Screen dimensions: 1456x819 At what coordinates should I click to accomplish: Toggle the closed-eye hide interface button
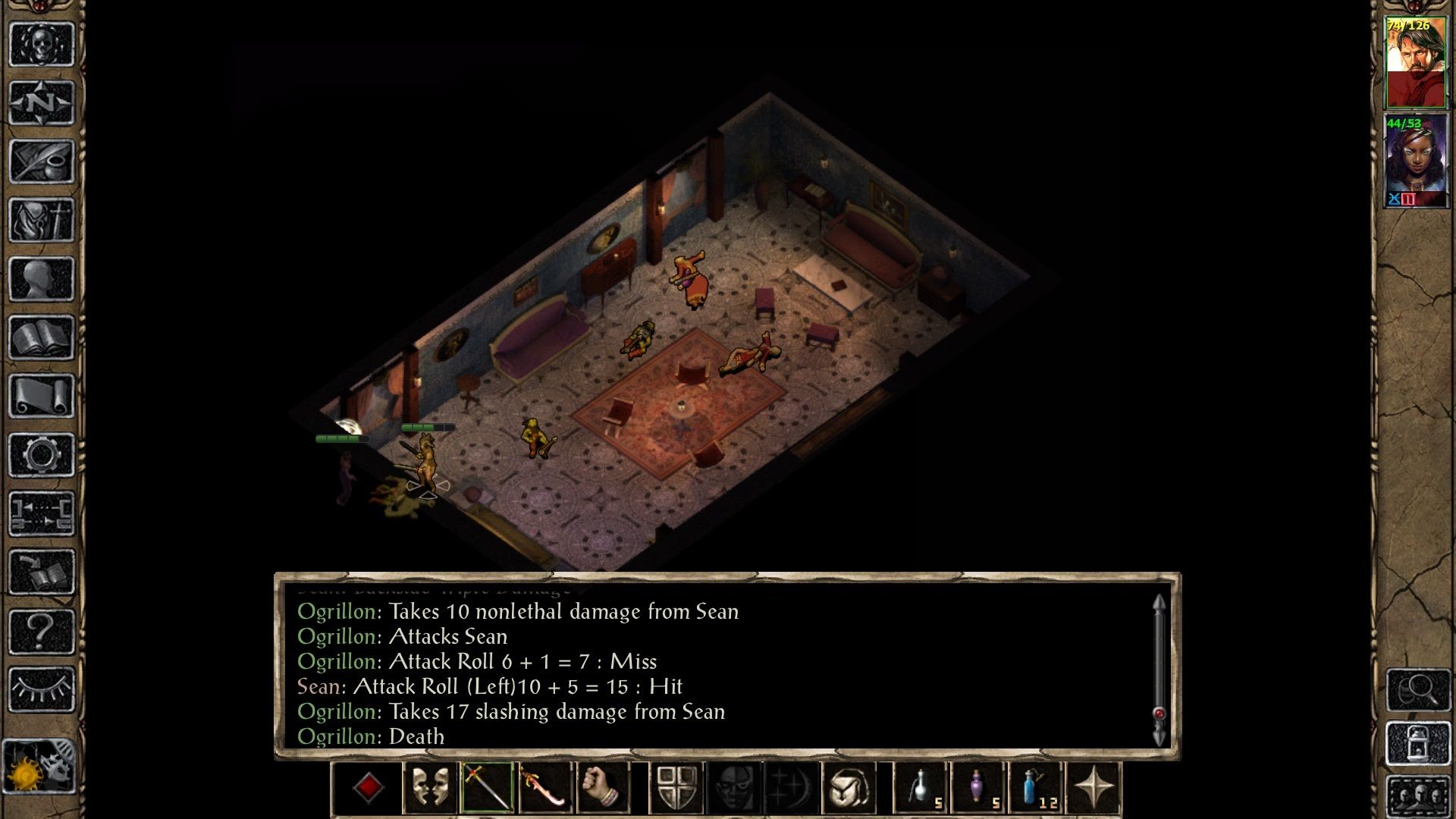coord(42,689)
